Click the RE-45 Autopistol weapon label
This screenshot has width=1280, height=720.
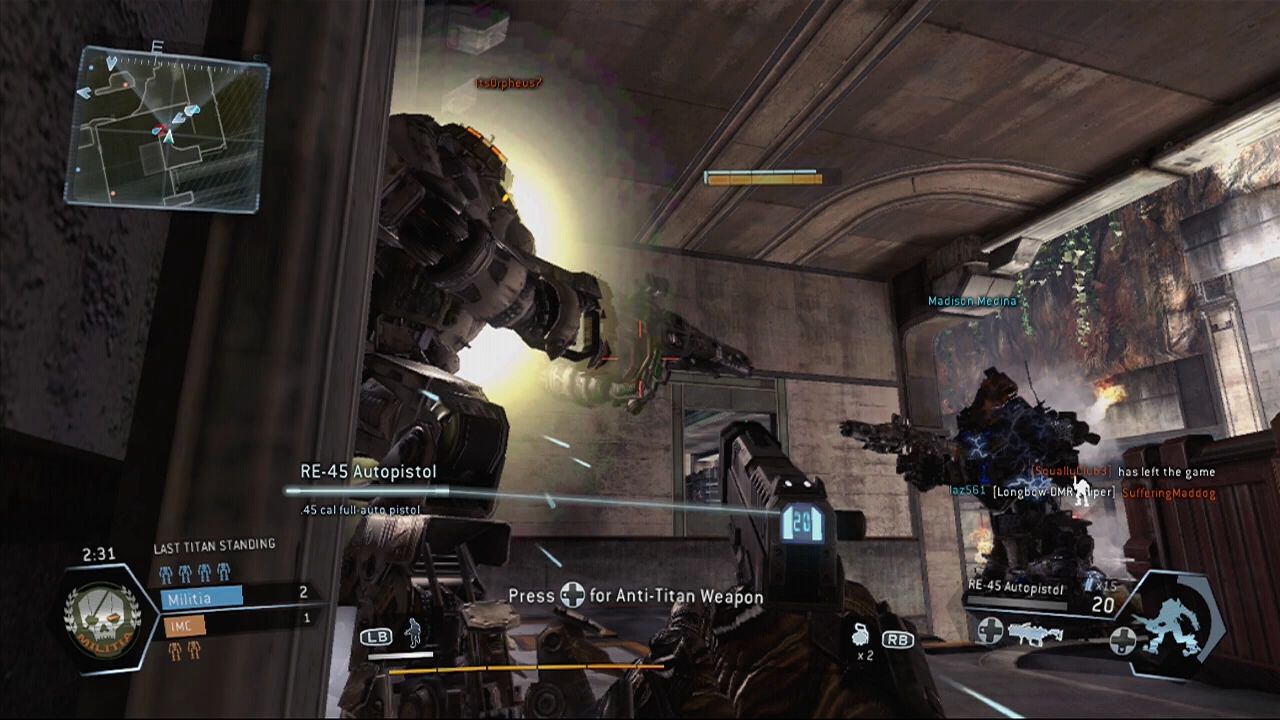pyautogui.click(x=369, y=471)
